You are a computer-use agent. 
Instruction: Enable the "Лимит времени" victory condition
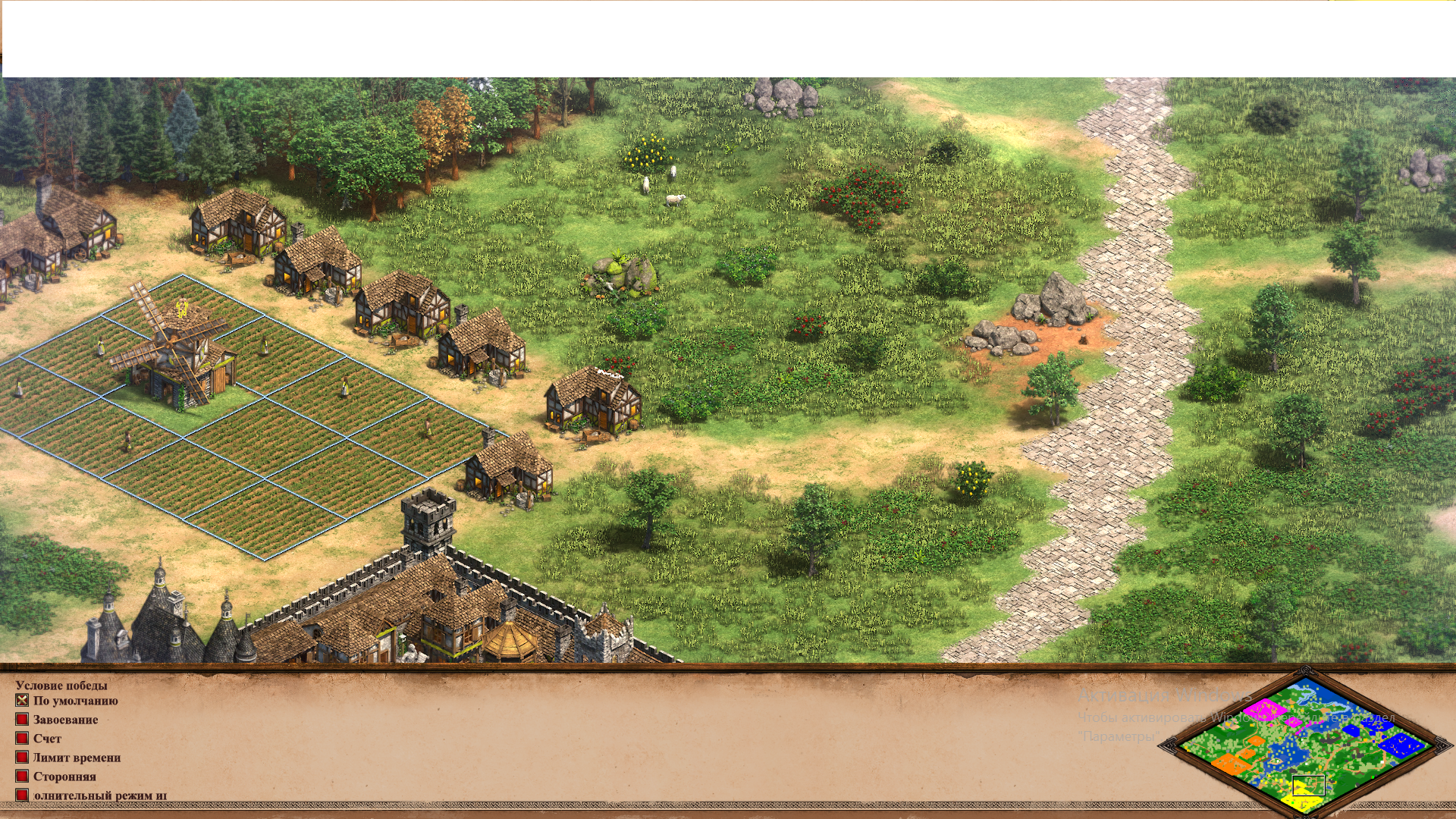21,757
